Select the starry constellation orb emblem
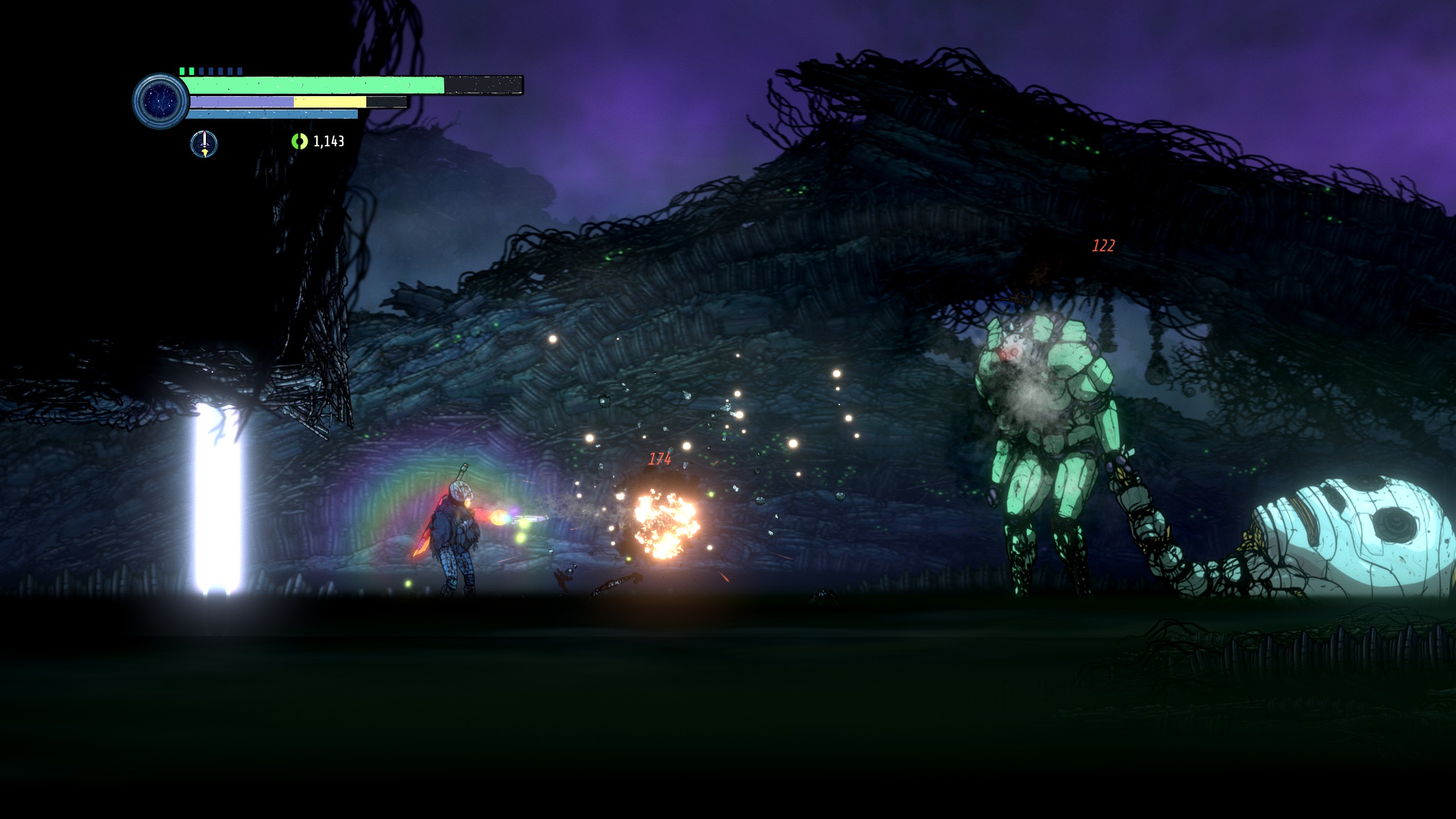Image resolution: width=1456 pixels, height=819 pixels. click(x=161, y=101)
